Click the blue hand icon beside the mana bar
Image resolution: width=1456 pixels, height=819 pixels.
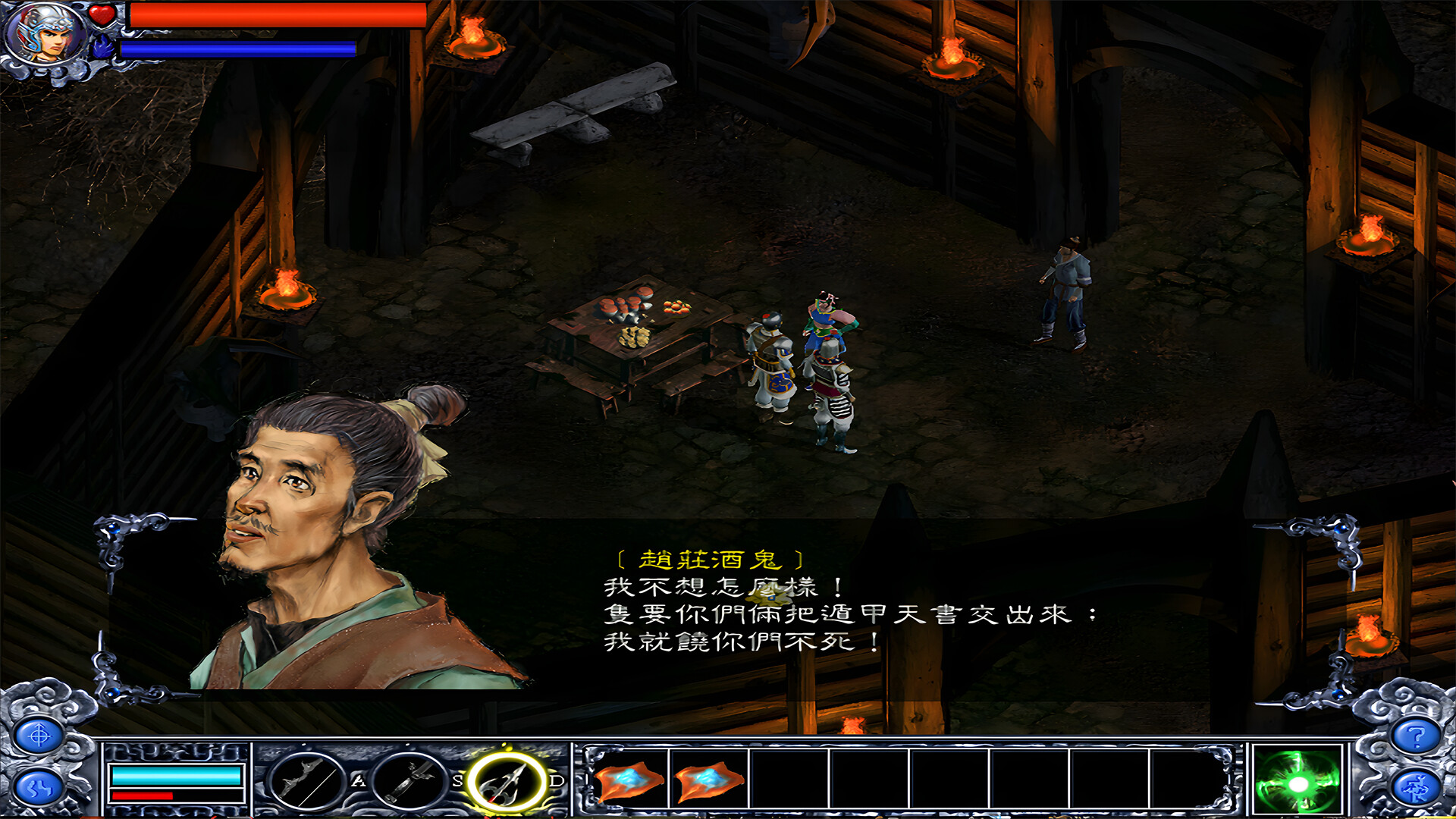coord(102,47)
